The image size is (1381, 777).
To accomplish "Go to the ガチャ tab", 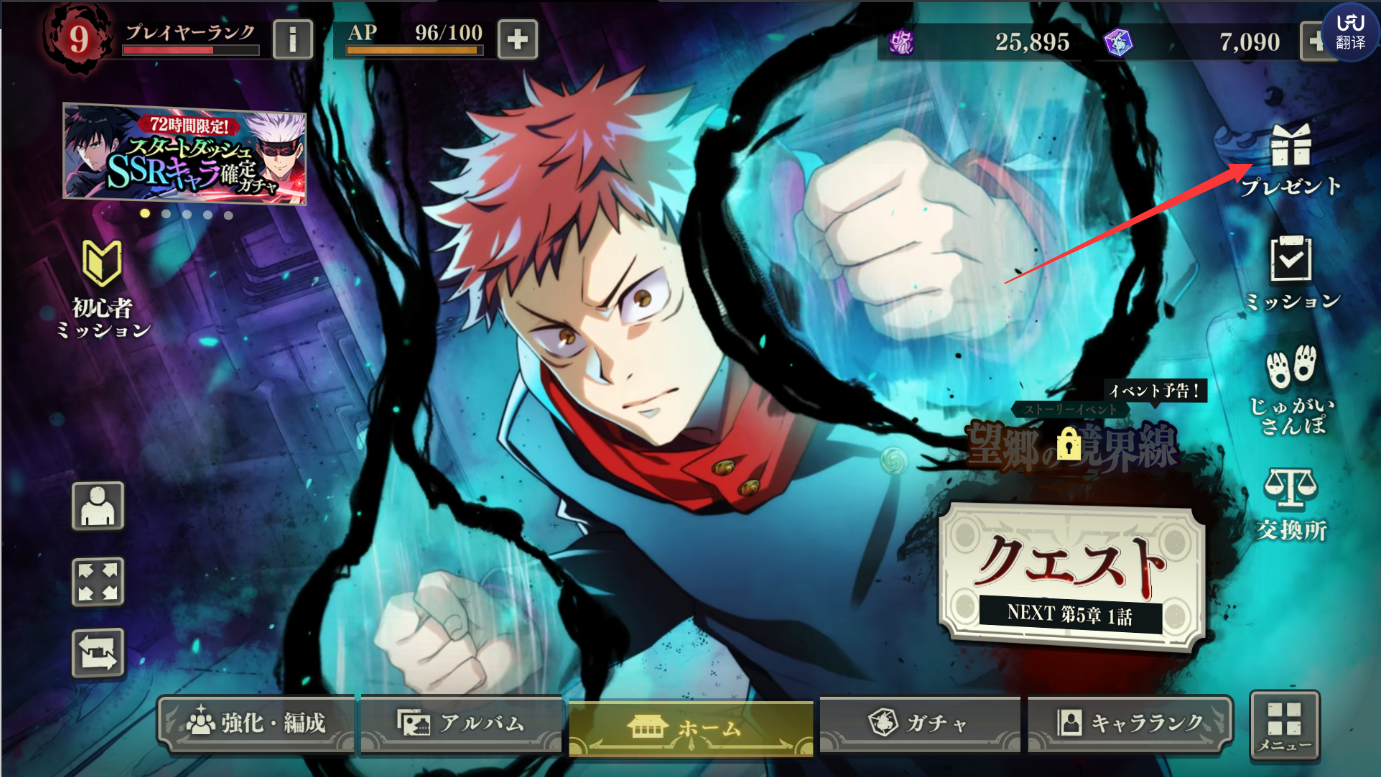I will pyautogui.click(x=919, y=723).
